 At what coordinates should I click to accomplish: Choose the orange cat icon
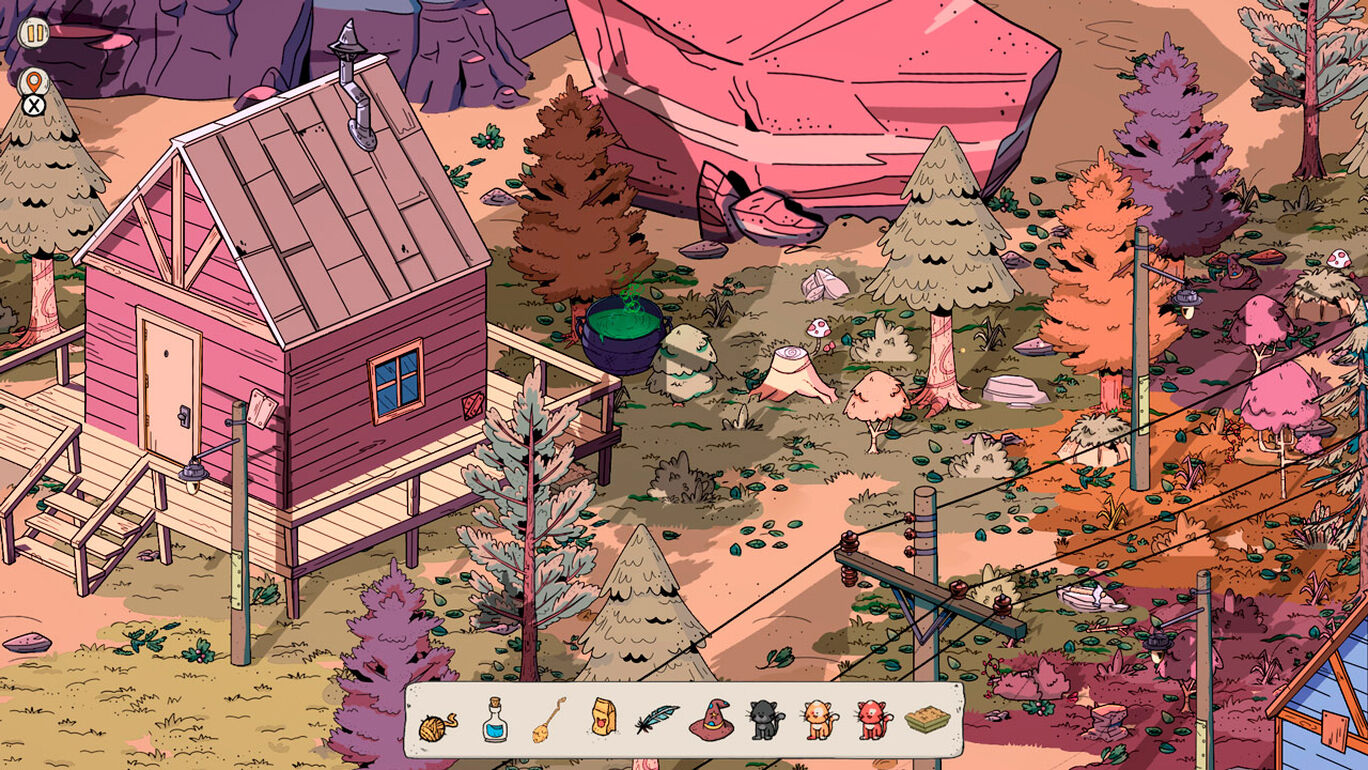[819, 720]
